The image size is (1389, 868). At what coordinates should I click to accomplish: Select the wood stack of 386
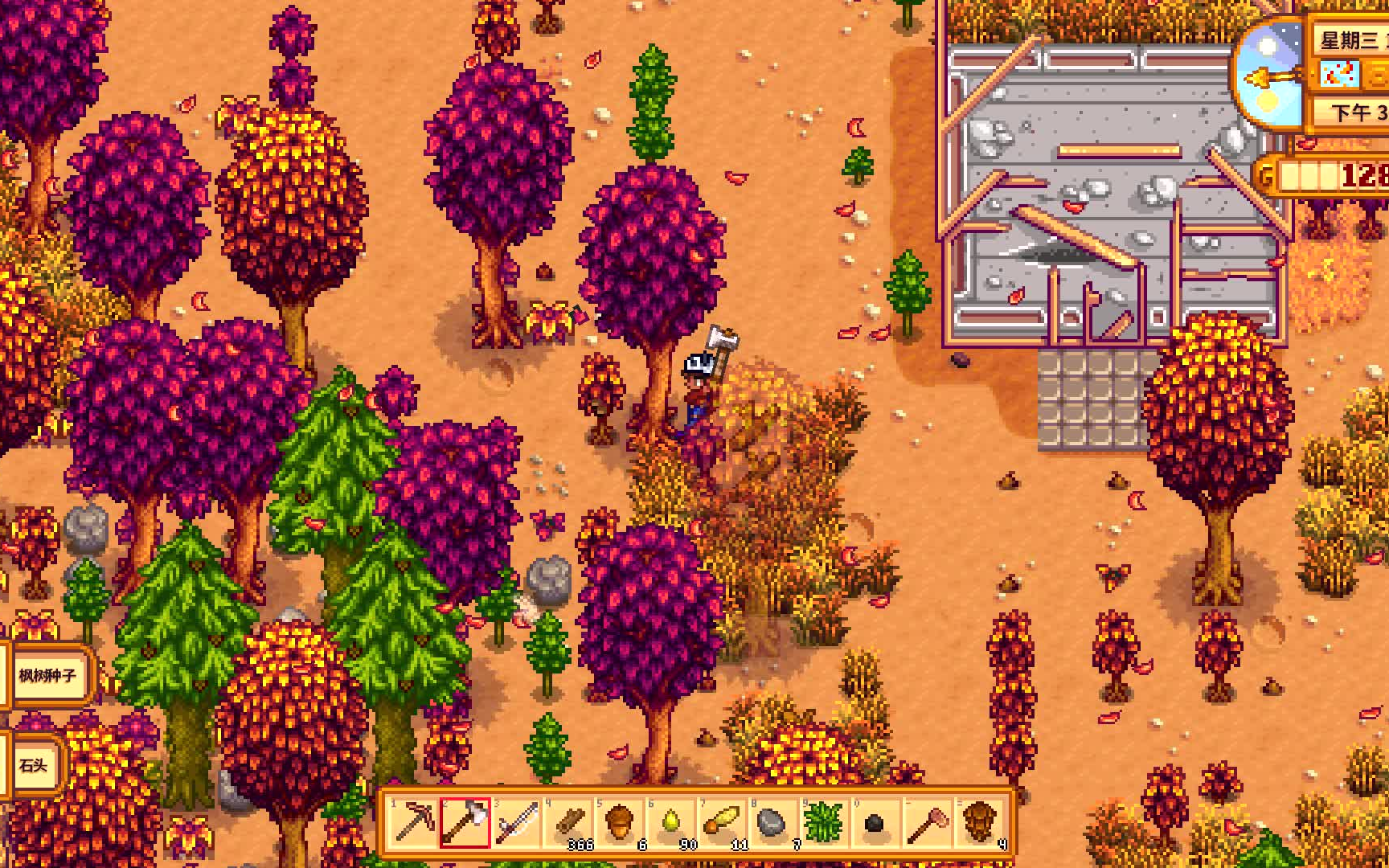568,822
